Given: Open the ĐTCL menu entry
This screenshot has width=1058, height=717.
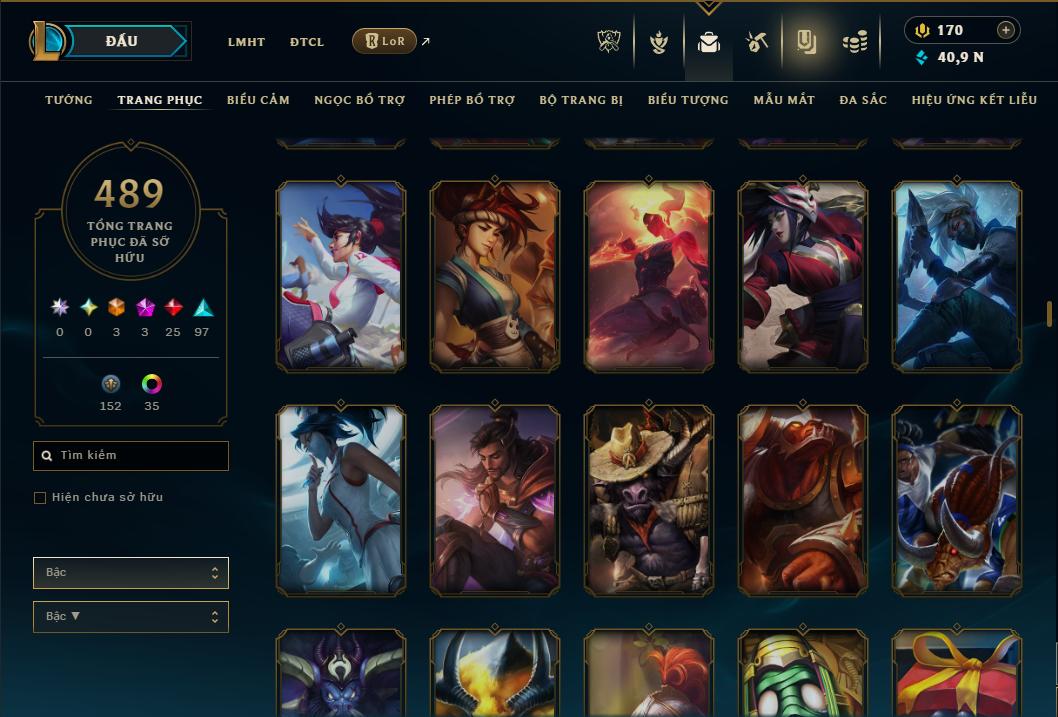Looking at the screenshot, I should point(307,42).
